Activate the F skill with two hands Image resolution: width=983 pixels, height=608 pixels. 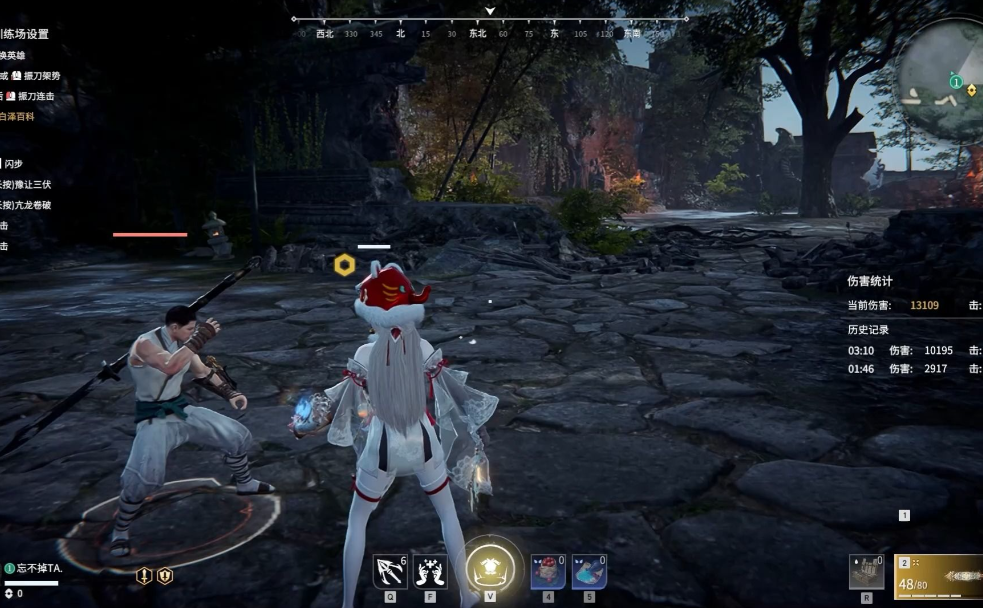(x=430, y=571)
